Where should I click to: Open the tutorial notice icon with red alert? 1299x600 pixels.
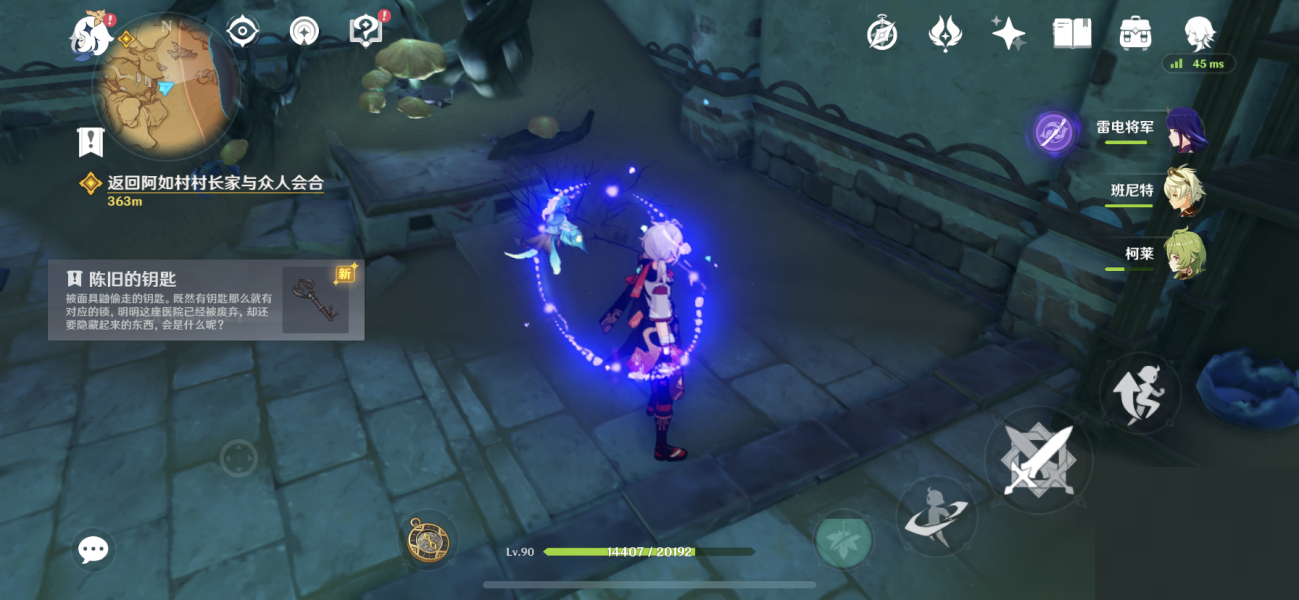coord(366,31)
